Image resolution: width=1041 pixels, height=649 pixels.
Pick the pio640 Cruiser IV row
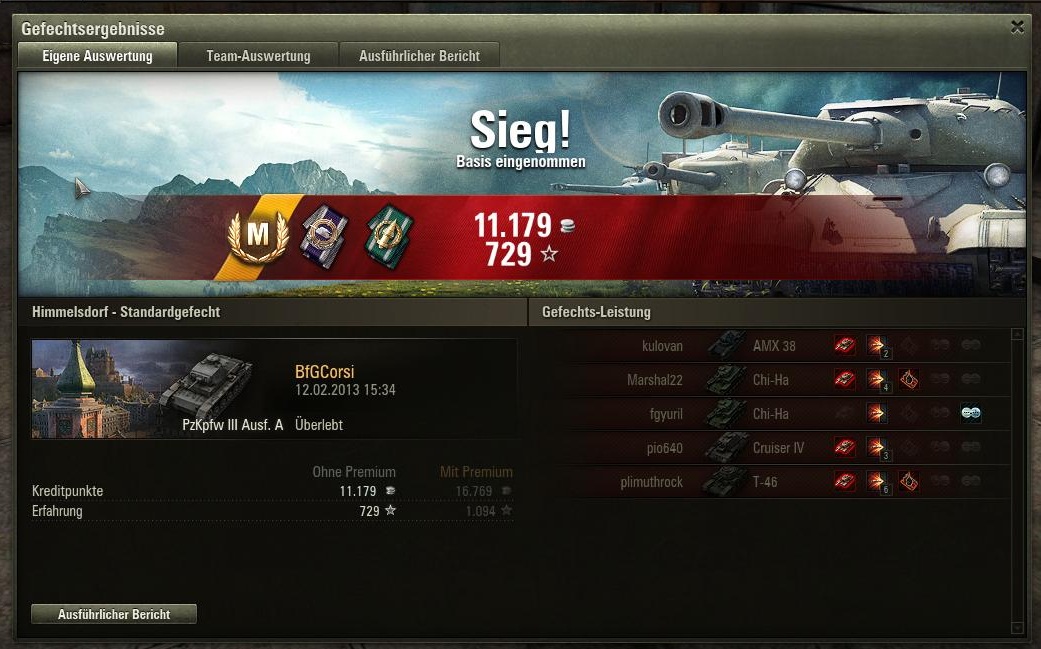[770, 448]
